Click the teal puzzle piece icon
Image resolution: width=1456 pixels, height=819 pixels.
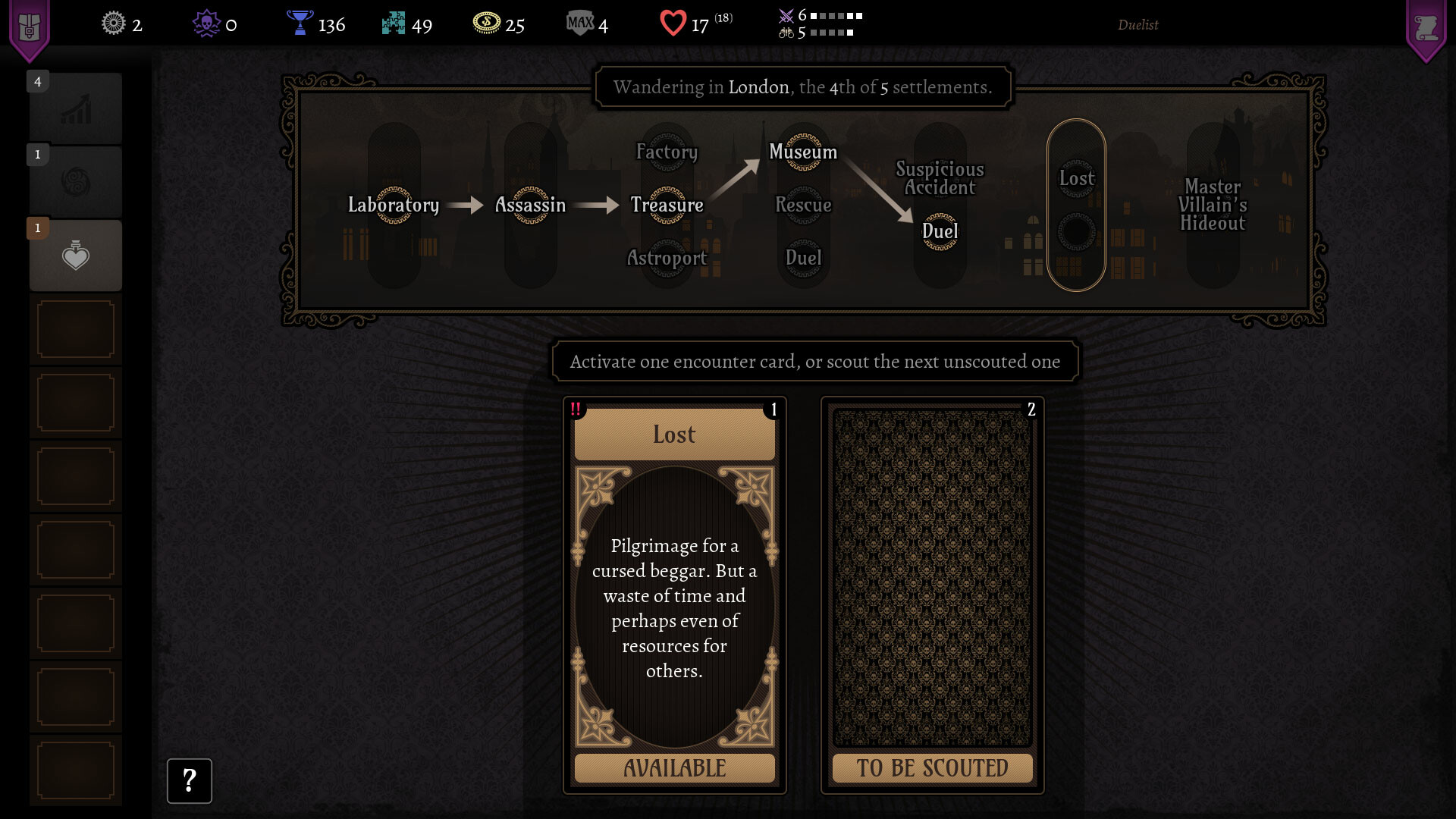point(394,24)
